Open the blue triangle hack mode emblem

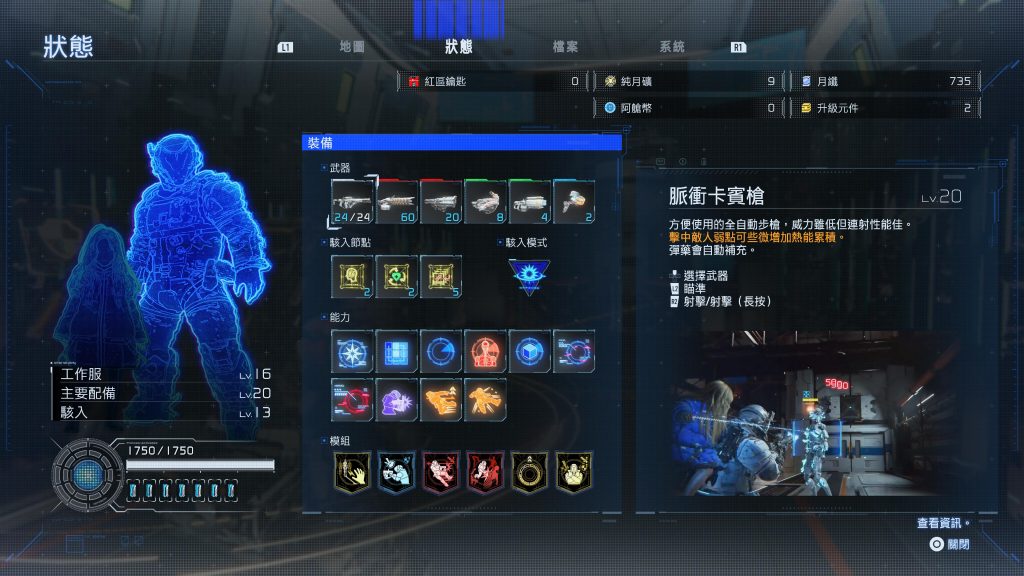pos(528,277)
